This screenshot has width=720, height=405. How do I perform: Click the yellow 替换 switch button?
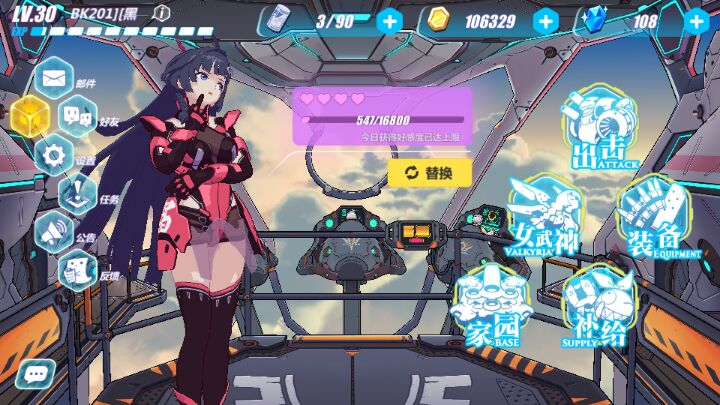pos(429,173)
